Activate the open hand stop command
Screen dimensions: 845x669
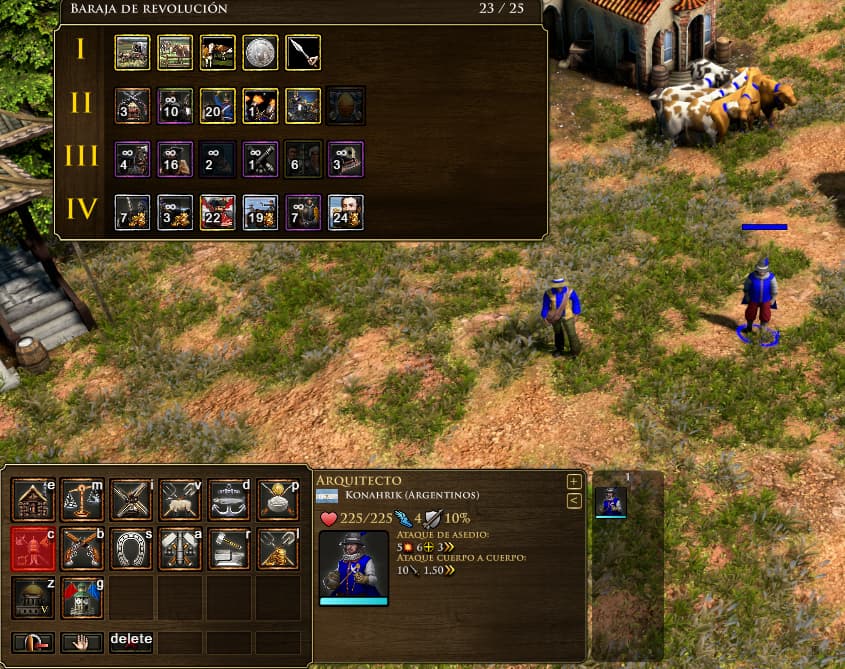tap(82, 641)
